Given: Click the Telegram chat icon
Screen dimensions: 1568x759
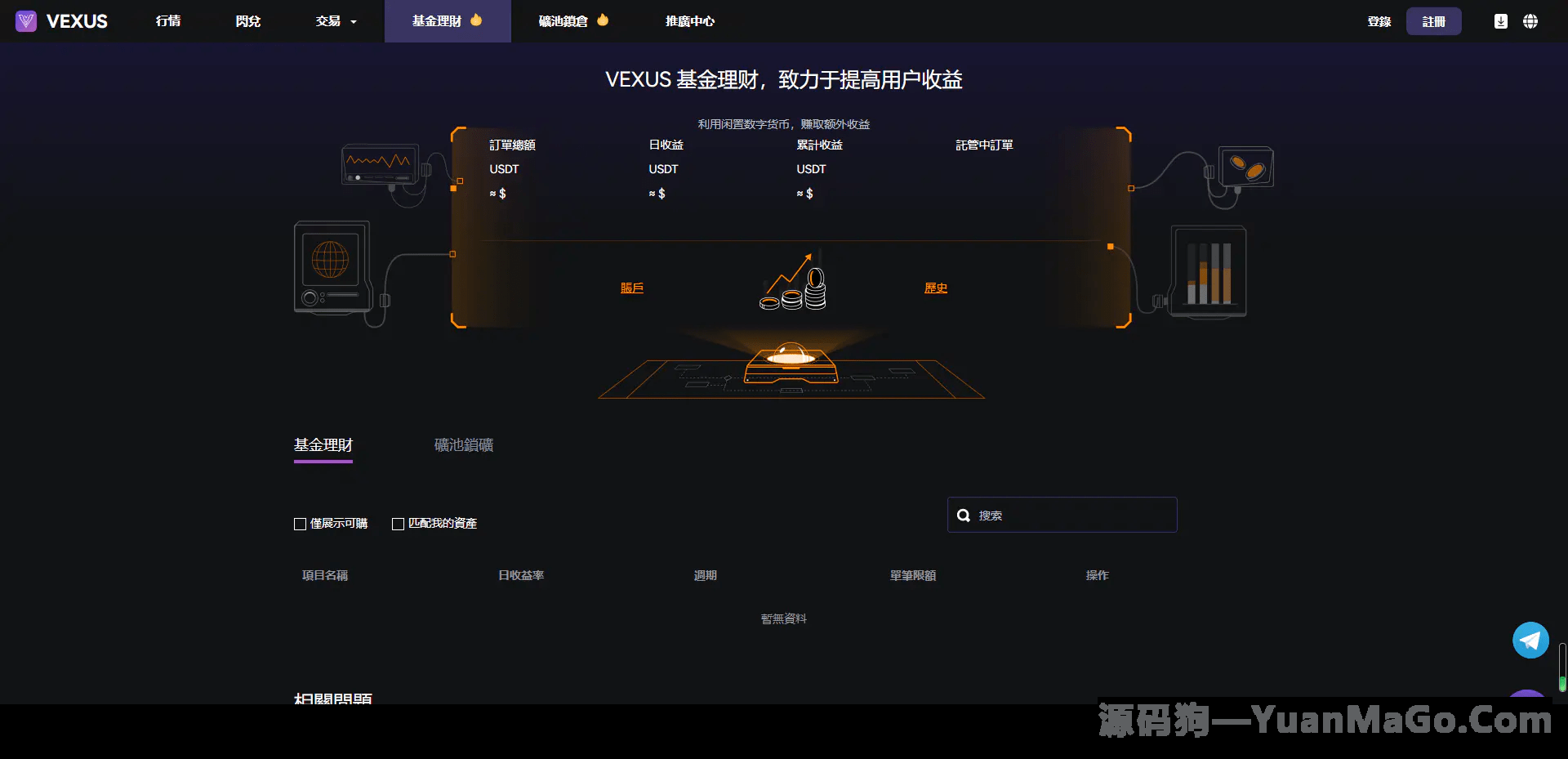Looking at the screenshot, I should point(1530,640).
